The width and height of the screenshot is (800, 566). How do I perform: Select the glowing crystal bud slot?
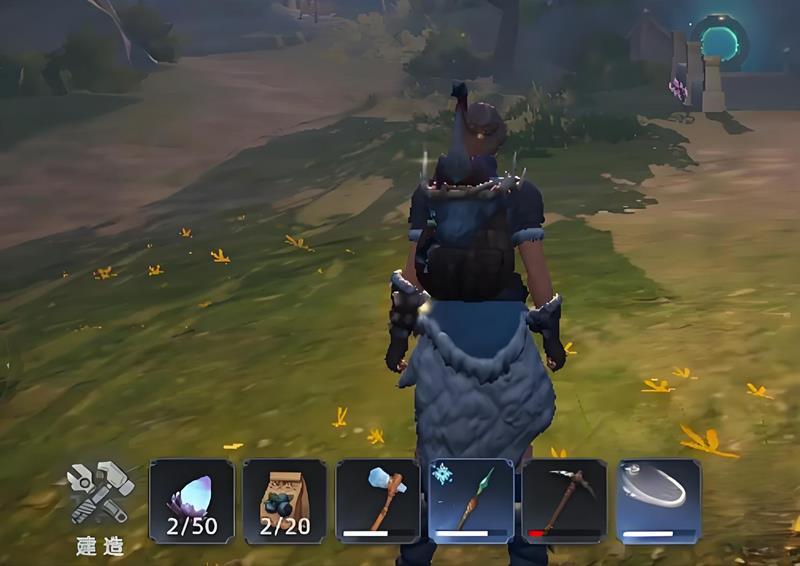tap(191, 501)
